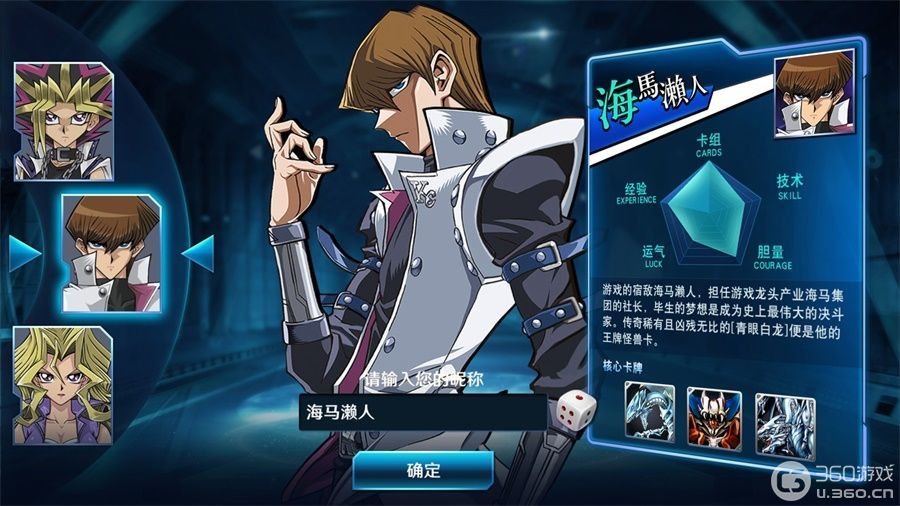View the Blue-Eyes White Dragon core card

click(650, 412)
